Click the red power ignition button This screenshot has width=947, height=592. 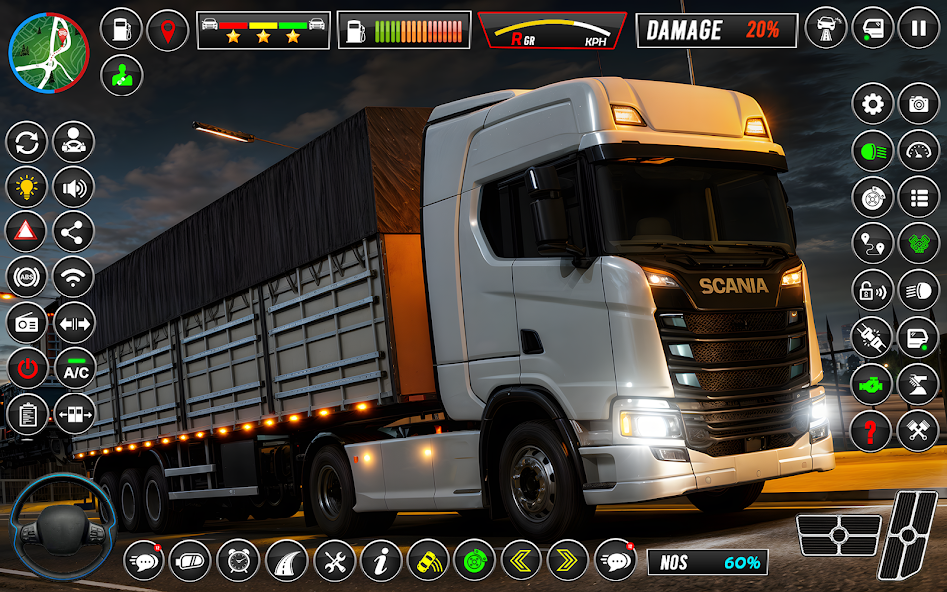[27, 369]
